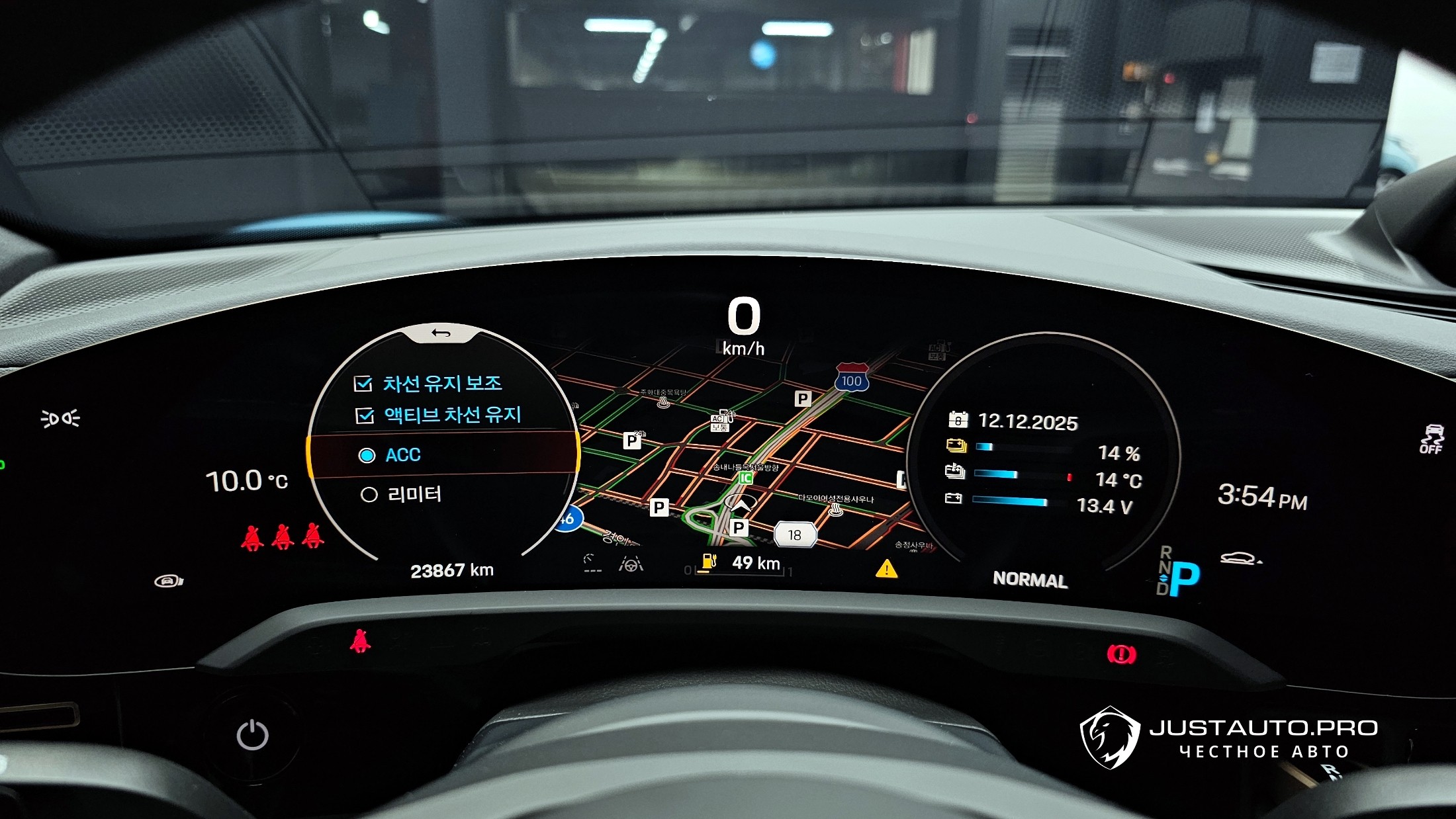1456x819 pixels.
Task: Toggle the 액티브 차선 유지 checkbox
Action: pyautogui.click(x=365, y=415)
